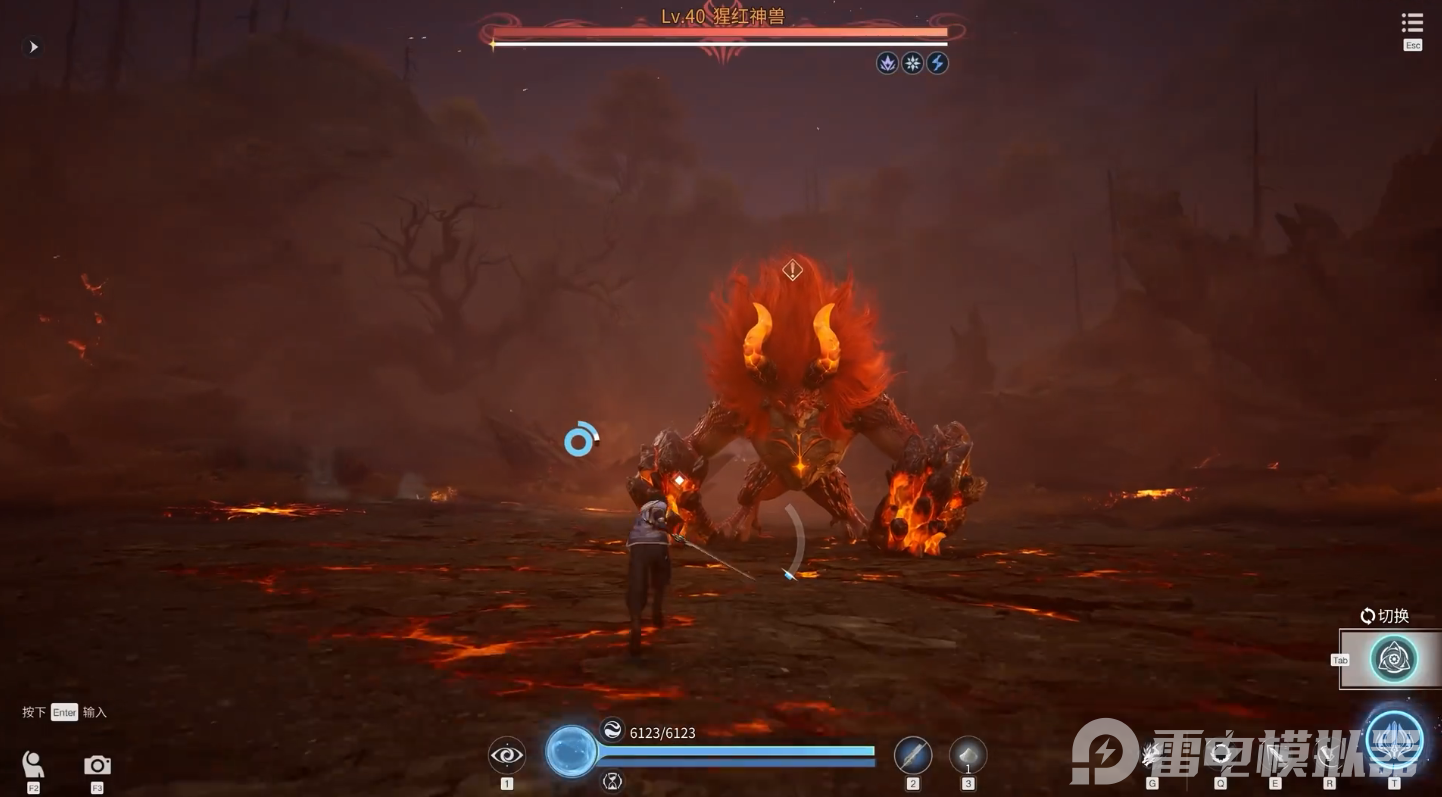The height and width of the screenshot is (797, 1442).
Task: Click the chat input prompt 按下 输入
Action: (65, 712)
